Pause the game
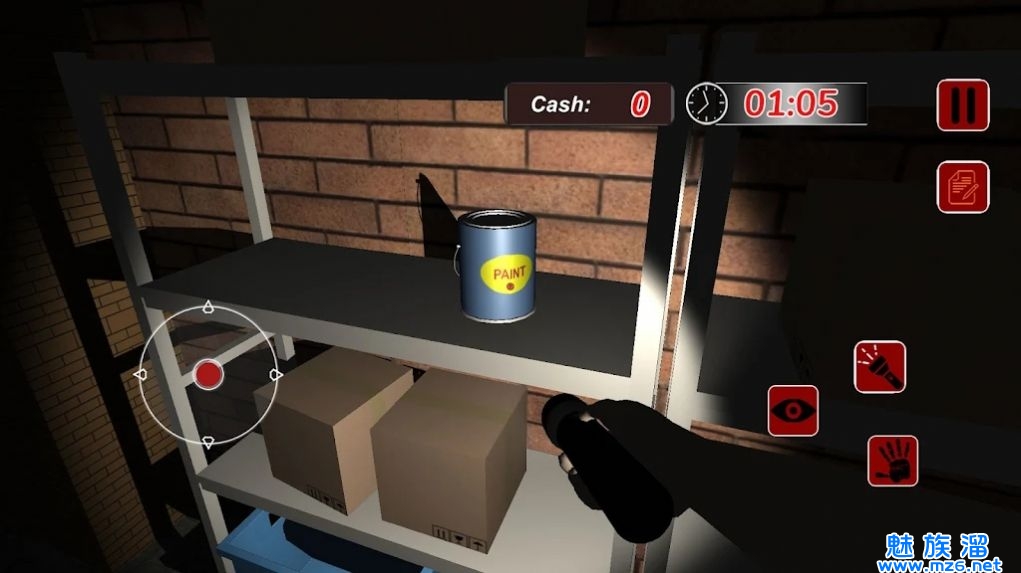Viewport: 1021px width, 573px height. (962, 105)
